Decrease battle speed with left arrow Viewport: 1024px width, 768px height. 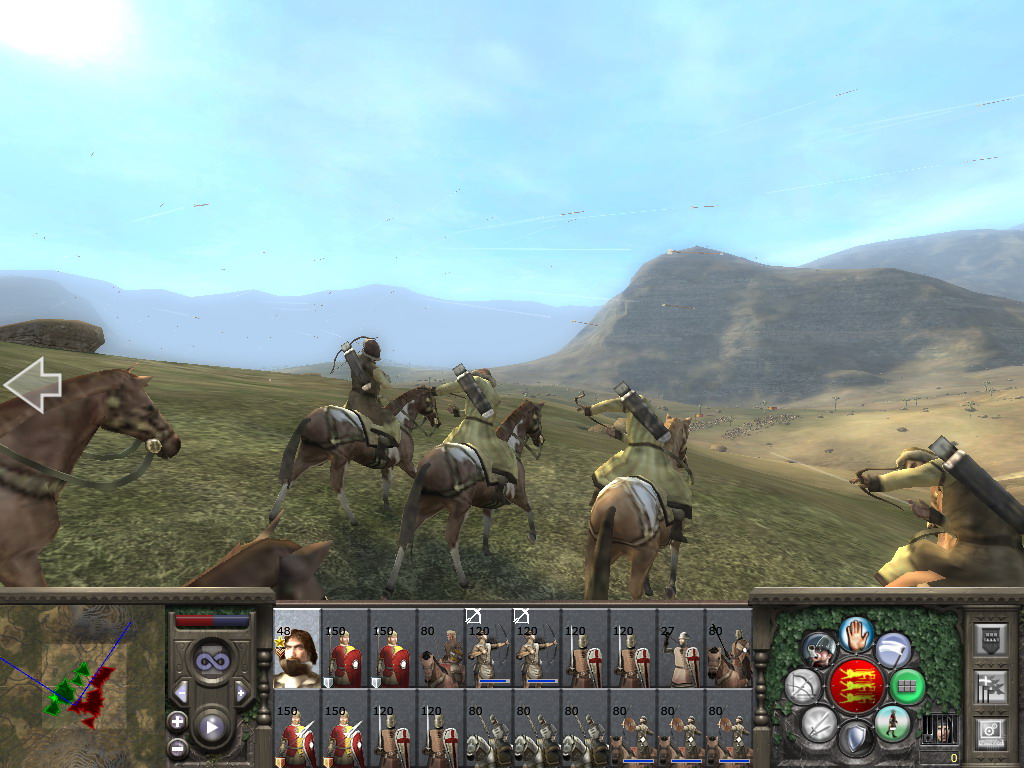181,692
